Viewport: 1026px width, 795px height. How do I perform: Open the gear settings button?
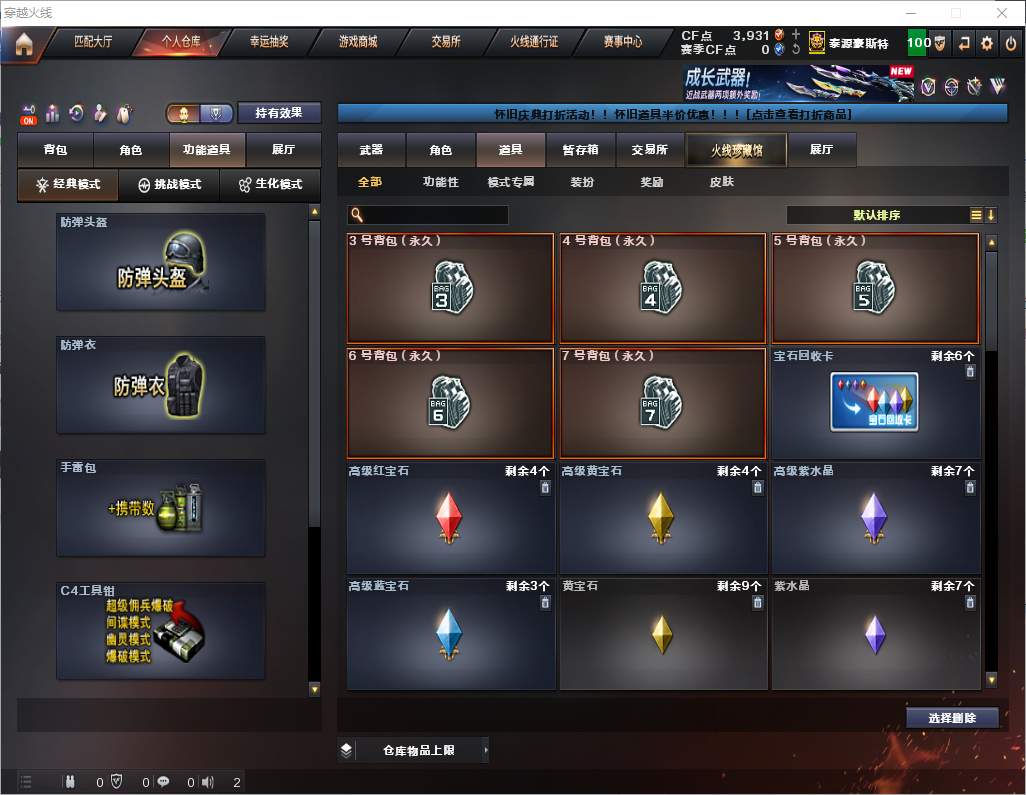[x=987, y=43]
